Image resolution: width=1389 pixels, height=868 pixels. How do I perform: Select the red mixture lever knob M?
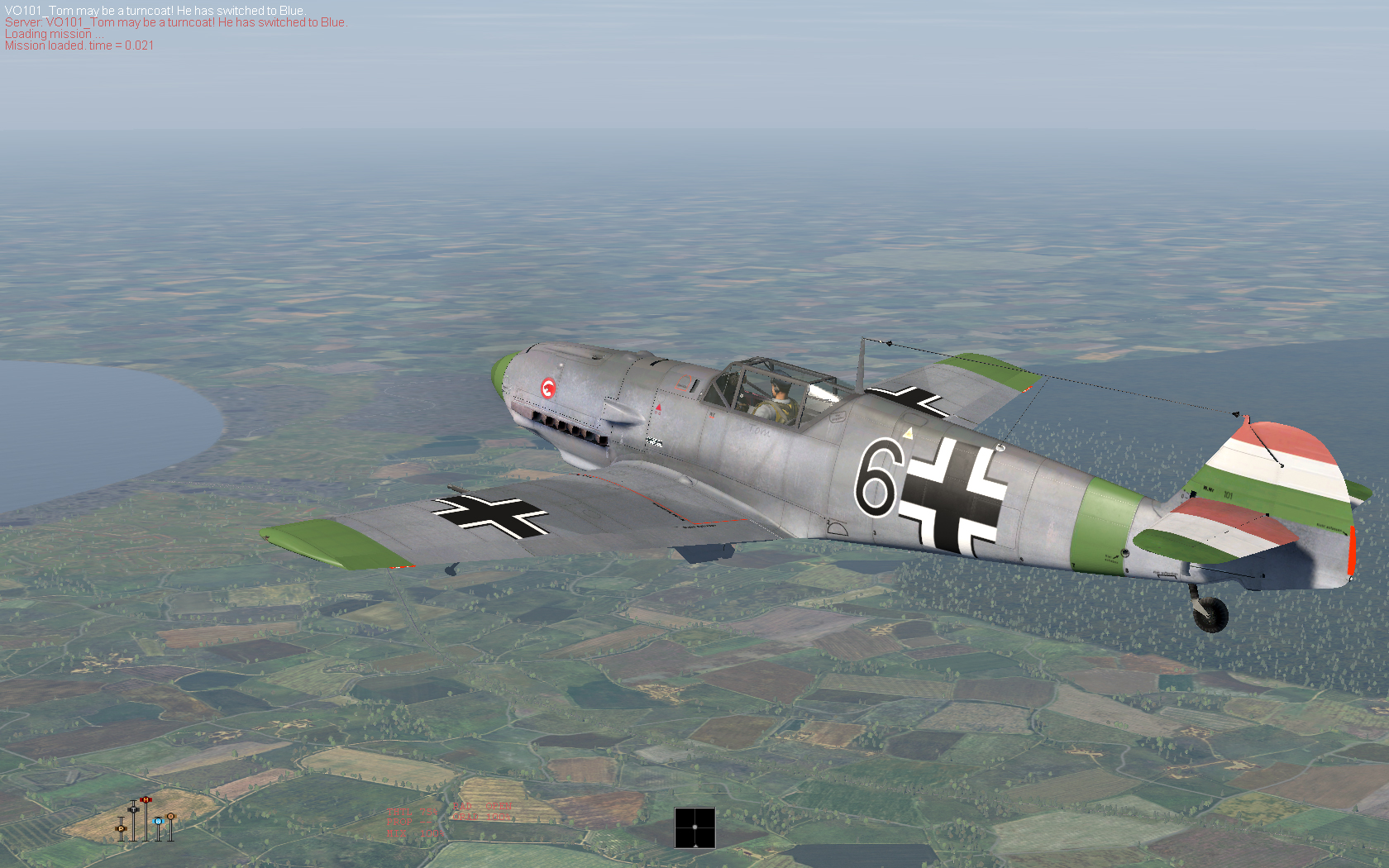point(146,799)
